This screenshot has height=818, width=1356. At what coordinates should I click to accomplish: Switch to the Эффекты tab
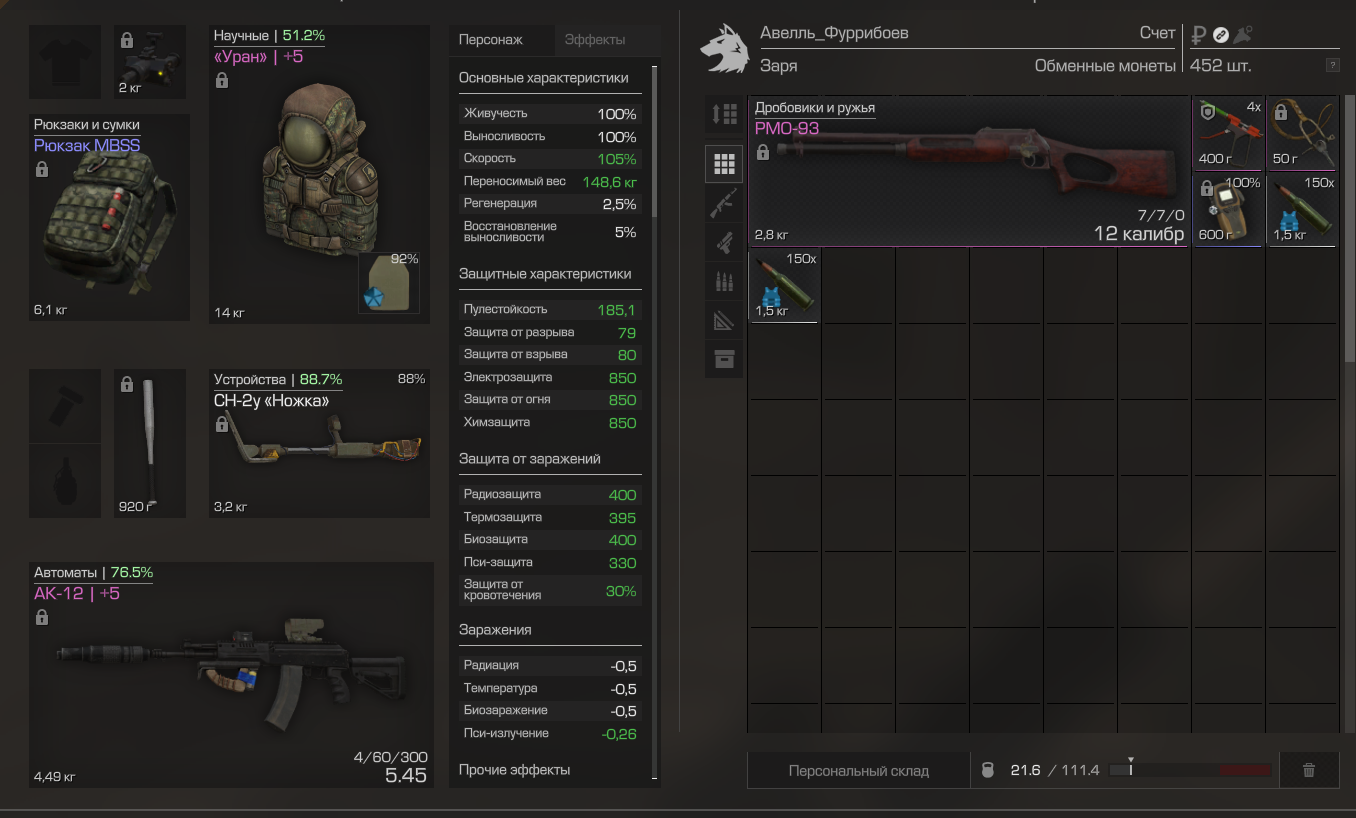coord(595,40)
